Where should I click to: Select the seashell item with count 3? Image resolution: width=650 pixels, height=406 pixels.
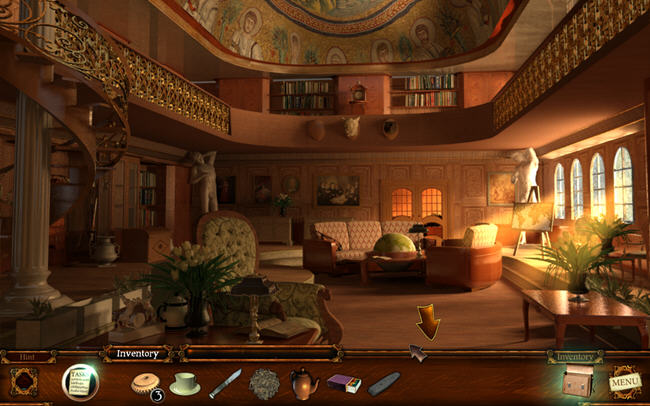[145, 383]
